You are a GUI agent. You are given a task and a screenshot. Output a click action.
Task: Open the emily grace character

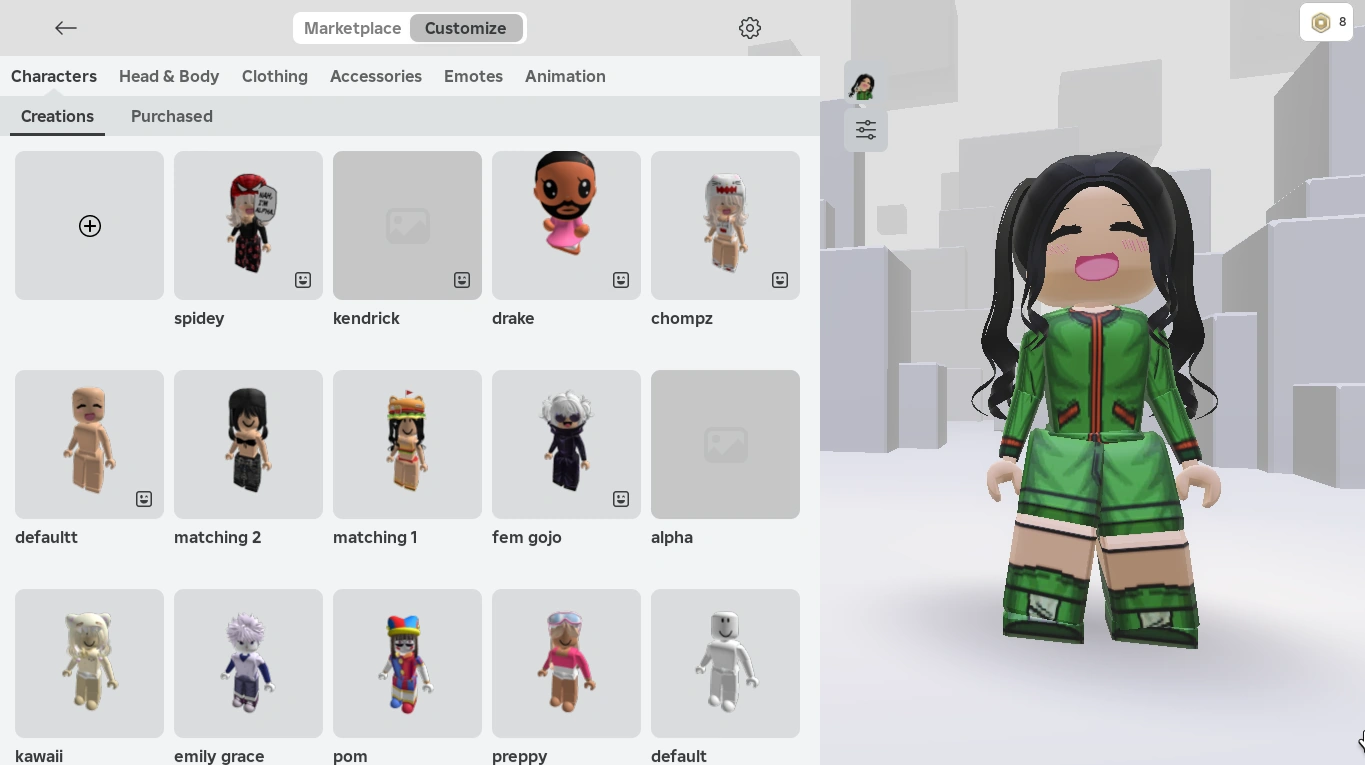click(x=248, y=663)
